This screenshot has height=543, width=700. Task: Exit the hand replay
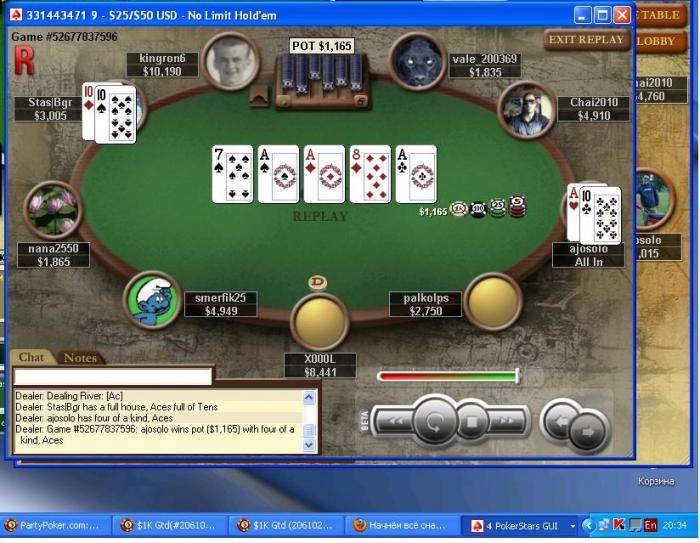(586, 40)
